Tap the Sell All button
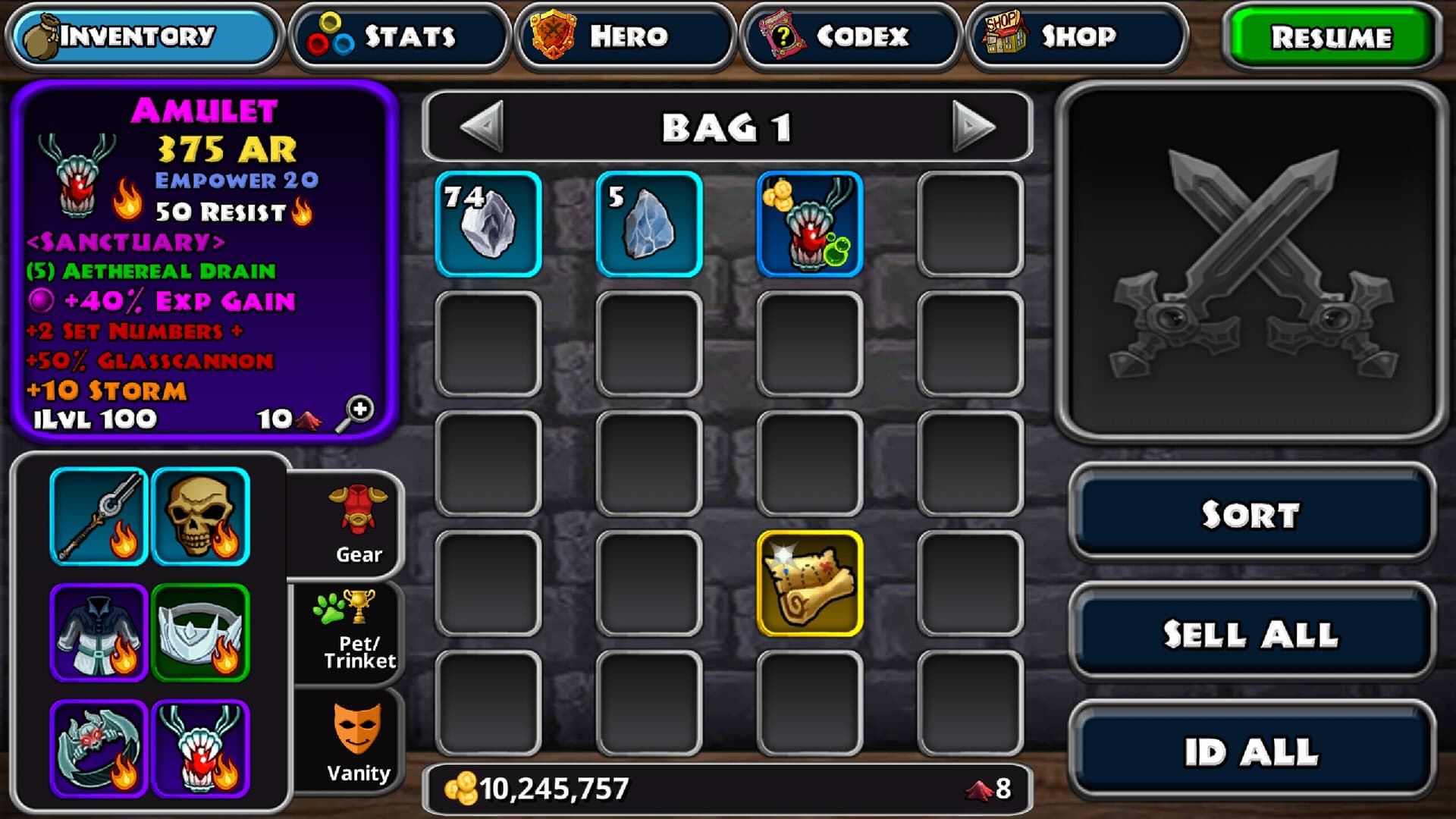 click(1251, 634)
